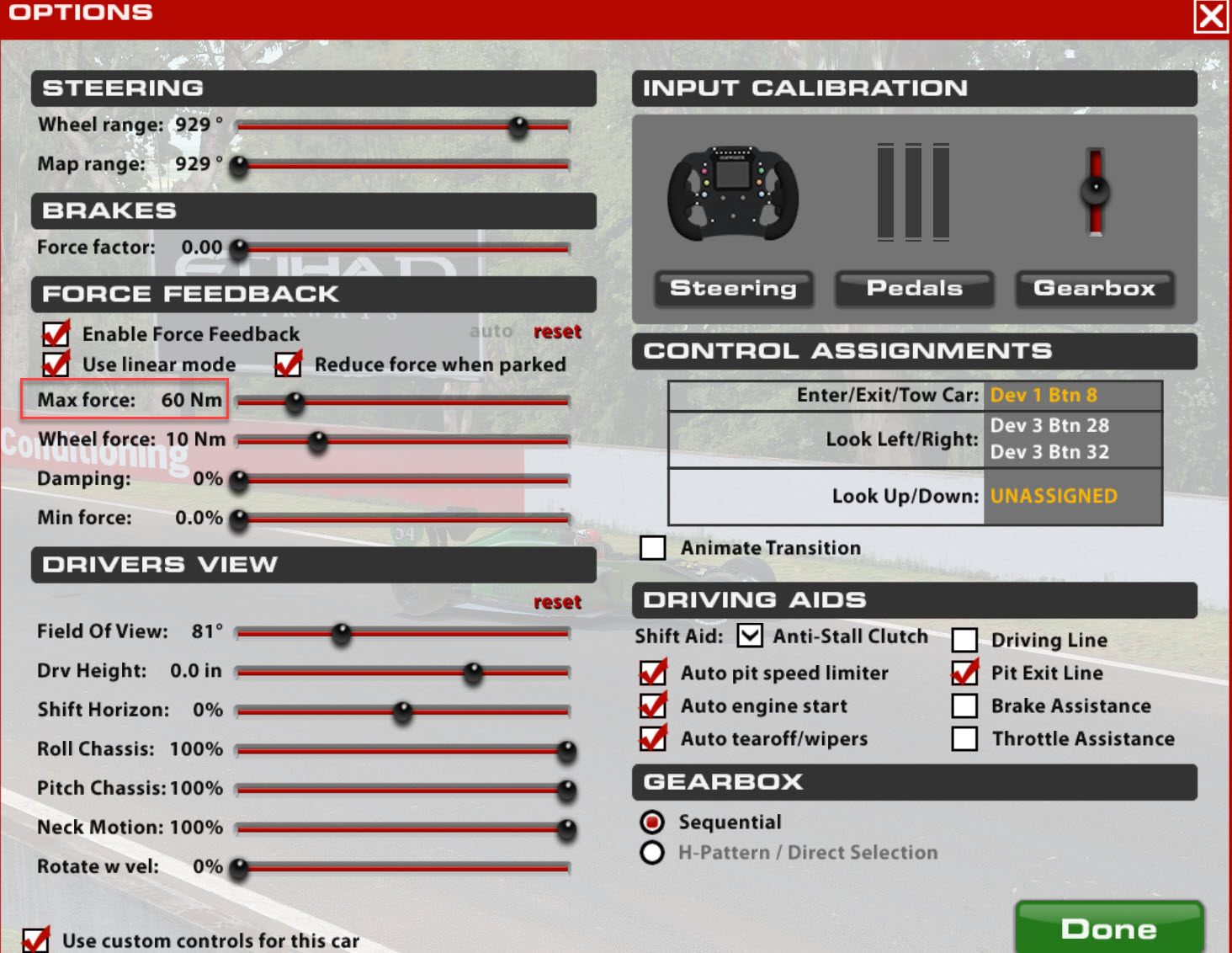Uncheck Reduce force when parked
The width and height of the screenshot is (1232, 953).
pos(289,364)
